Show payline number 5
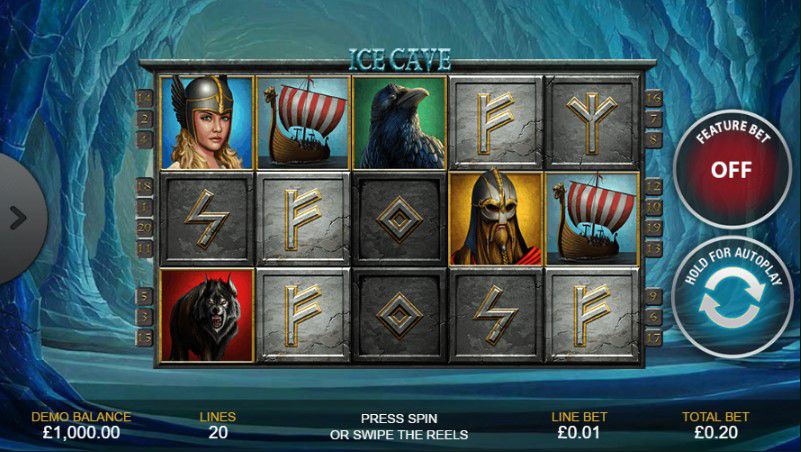Screen dimensions: 801x452 pyautogui.click(x=145, y=296)
